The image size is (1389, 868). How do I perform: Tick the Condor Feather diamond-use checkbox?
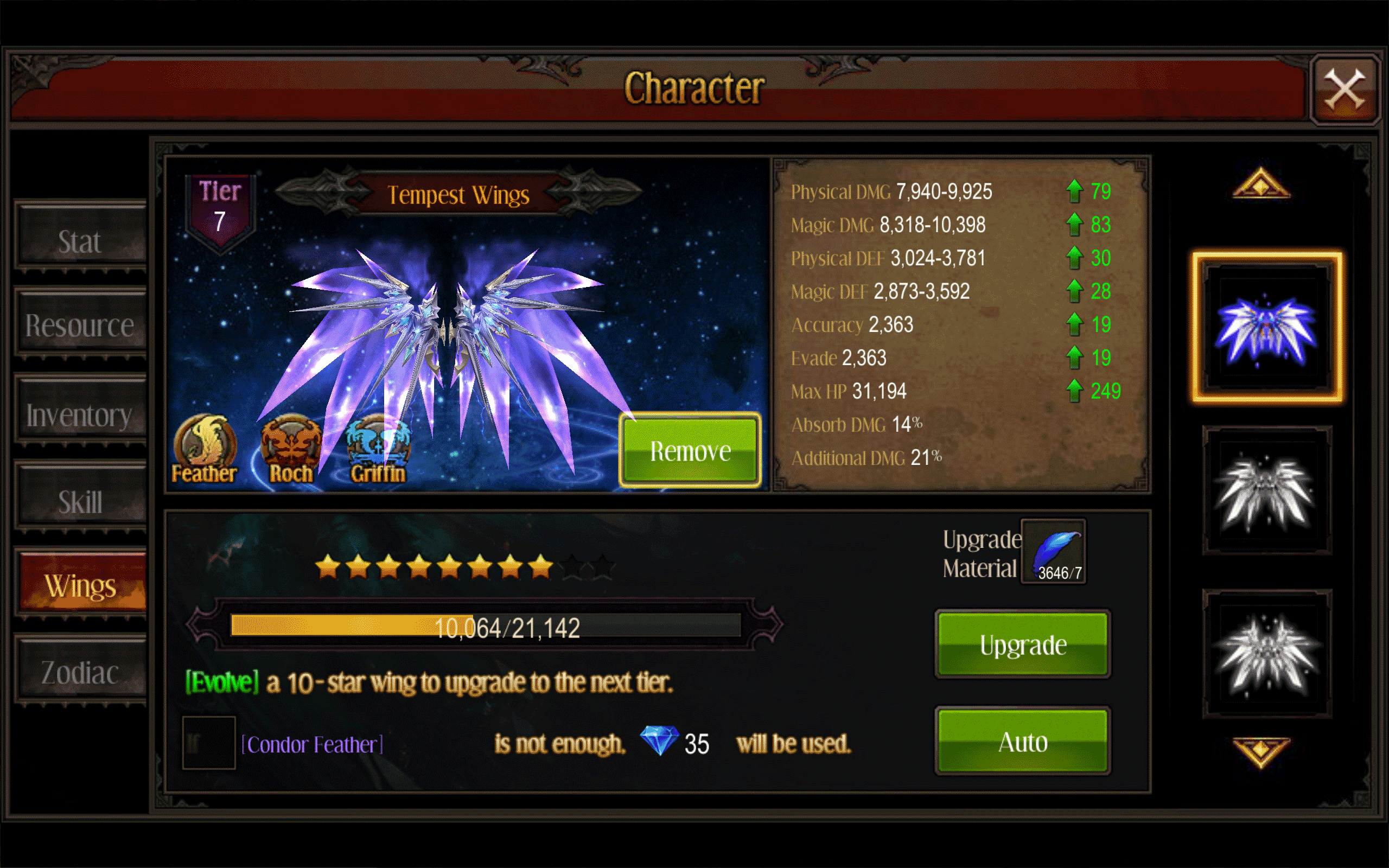point(208,742)
